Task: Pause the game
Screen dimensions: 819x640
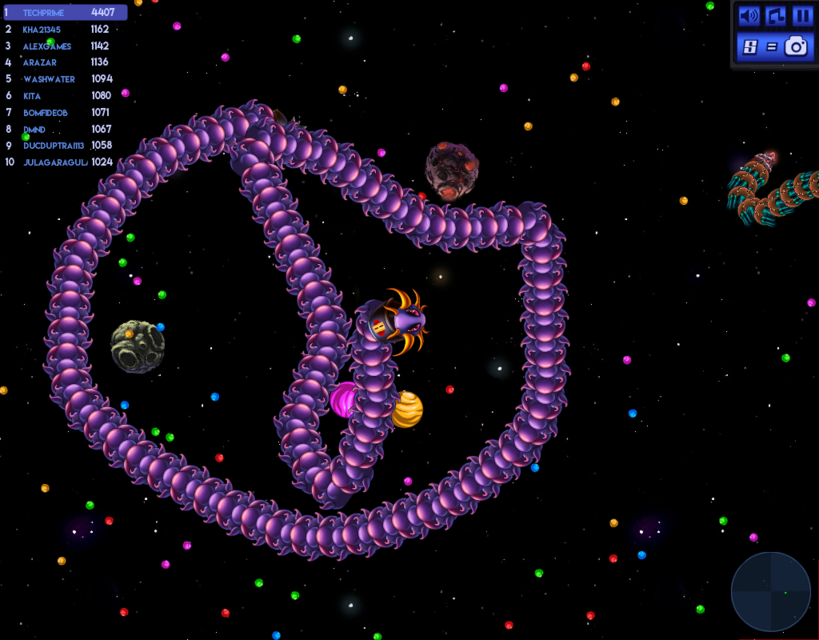Action: (x=802, y=16)
